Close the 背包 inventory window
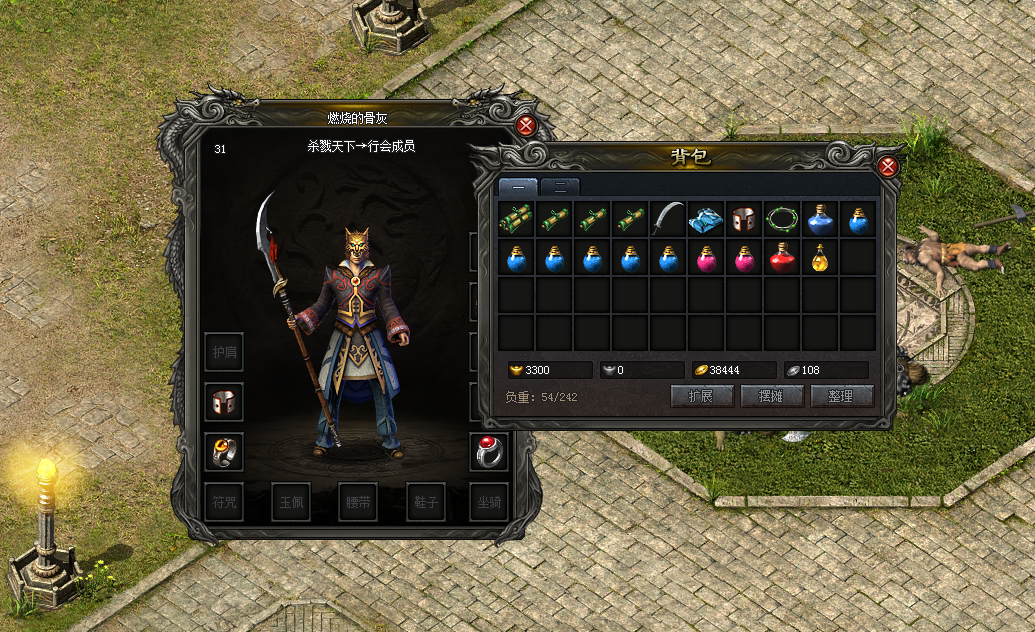 pos(887,166)
